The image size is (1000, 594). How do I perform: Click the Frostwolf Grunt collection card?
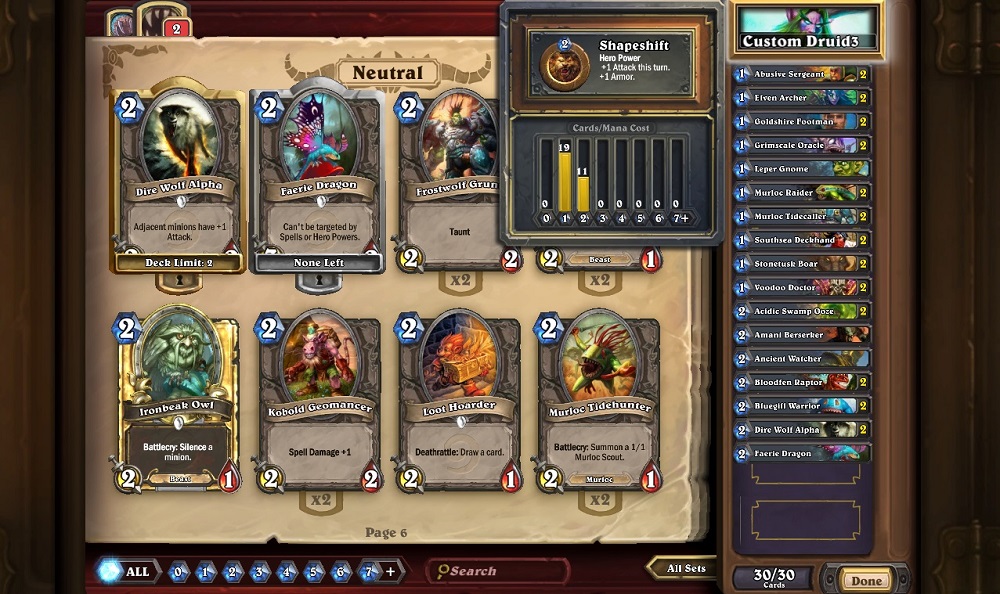459,180
